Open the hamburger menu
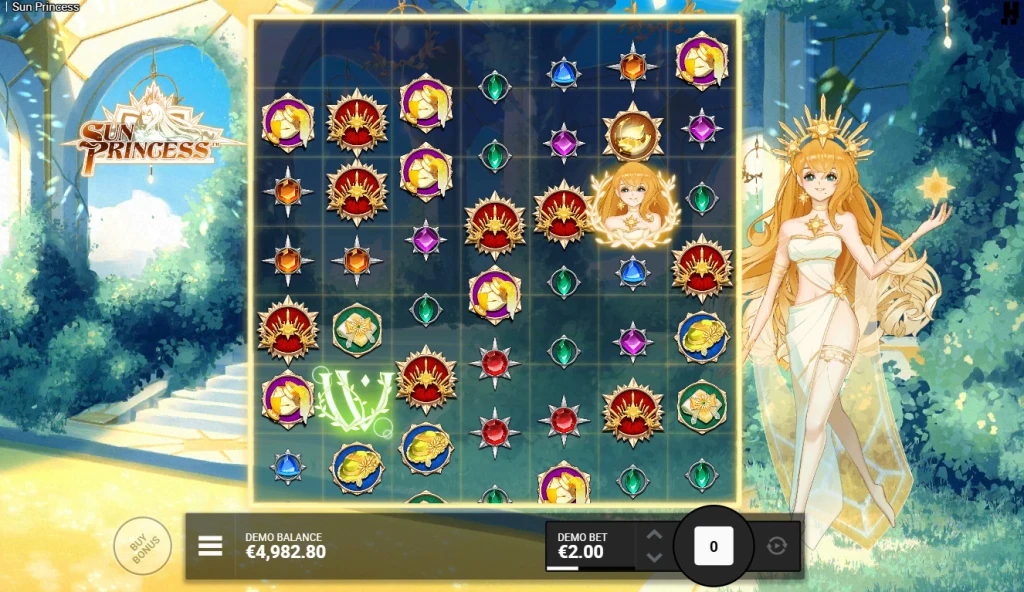Image resolution: width=1024 pixels, height=592 pixels. (210, 546)
